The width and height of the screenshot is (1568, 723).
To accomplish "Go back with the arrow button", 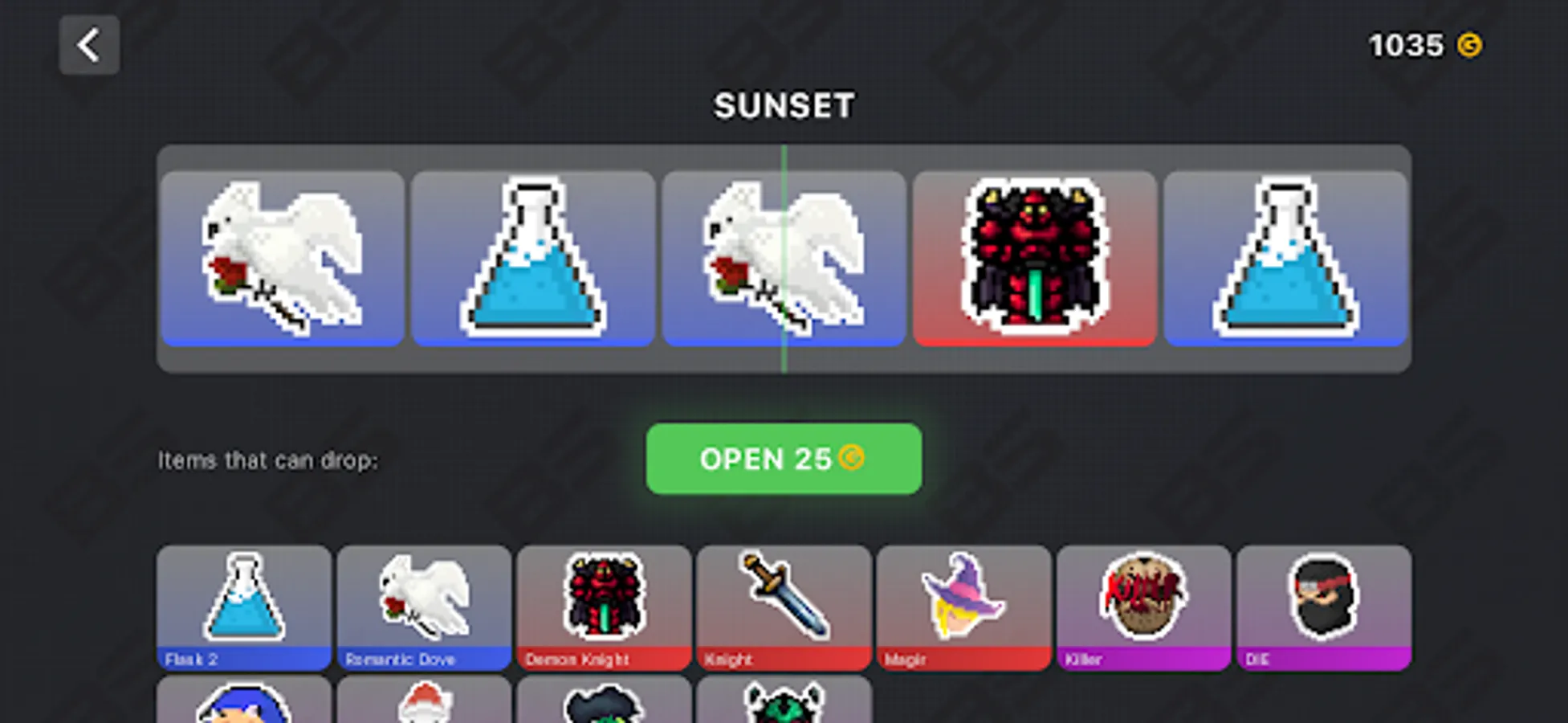I will [x=88, y=44].
